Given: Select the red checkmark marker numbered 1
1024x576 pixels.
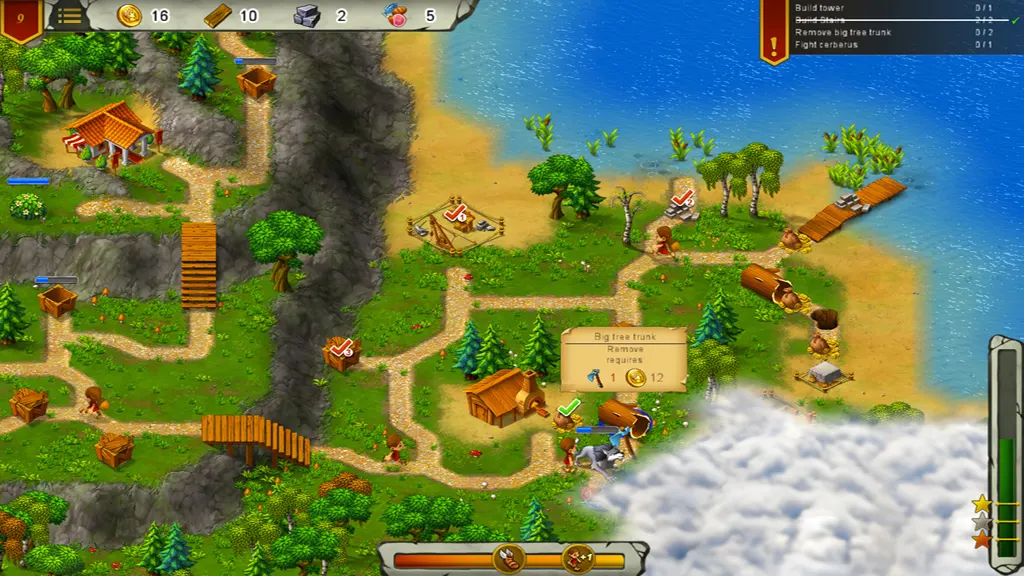Looking at the screenshot, I should [x=455, y=212].
